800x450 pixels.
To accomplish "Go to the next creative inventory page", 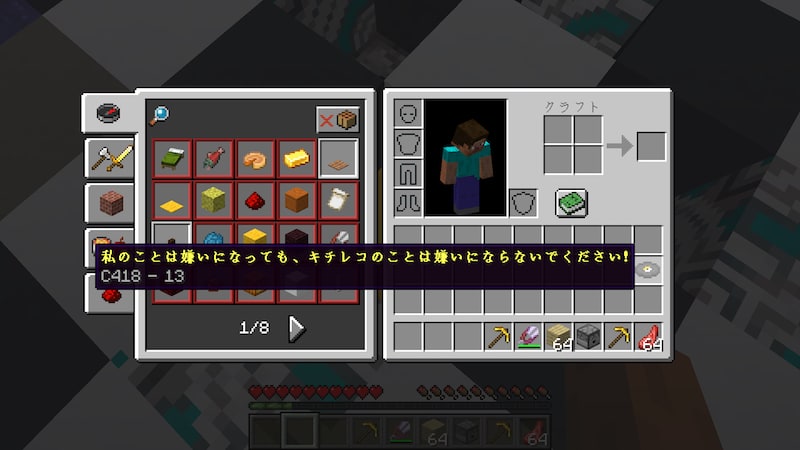I will click(x=297, y=328).
